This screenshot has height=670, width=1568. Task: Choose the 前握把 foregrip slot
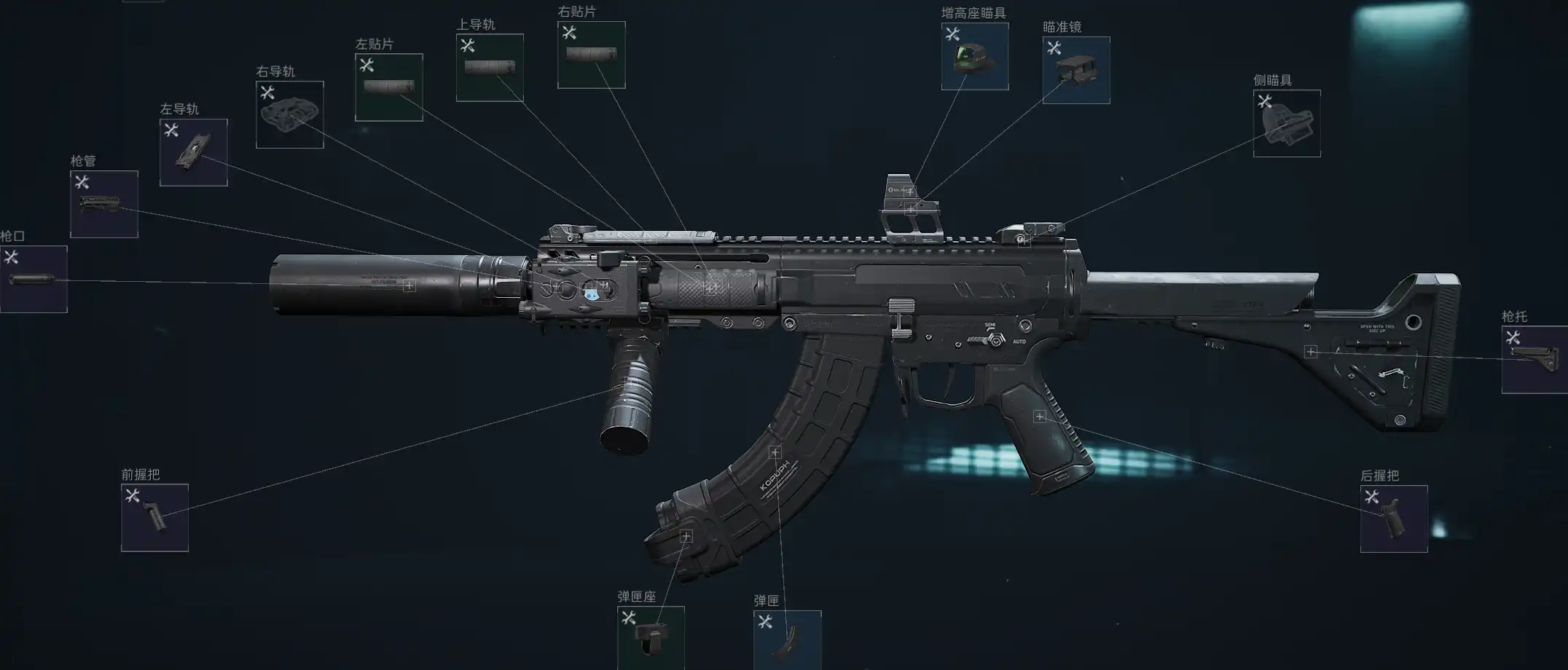pyautogui.click(x=154, y=518)
